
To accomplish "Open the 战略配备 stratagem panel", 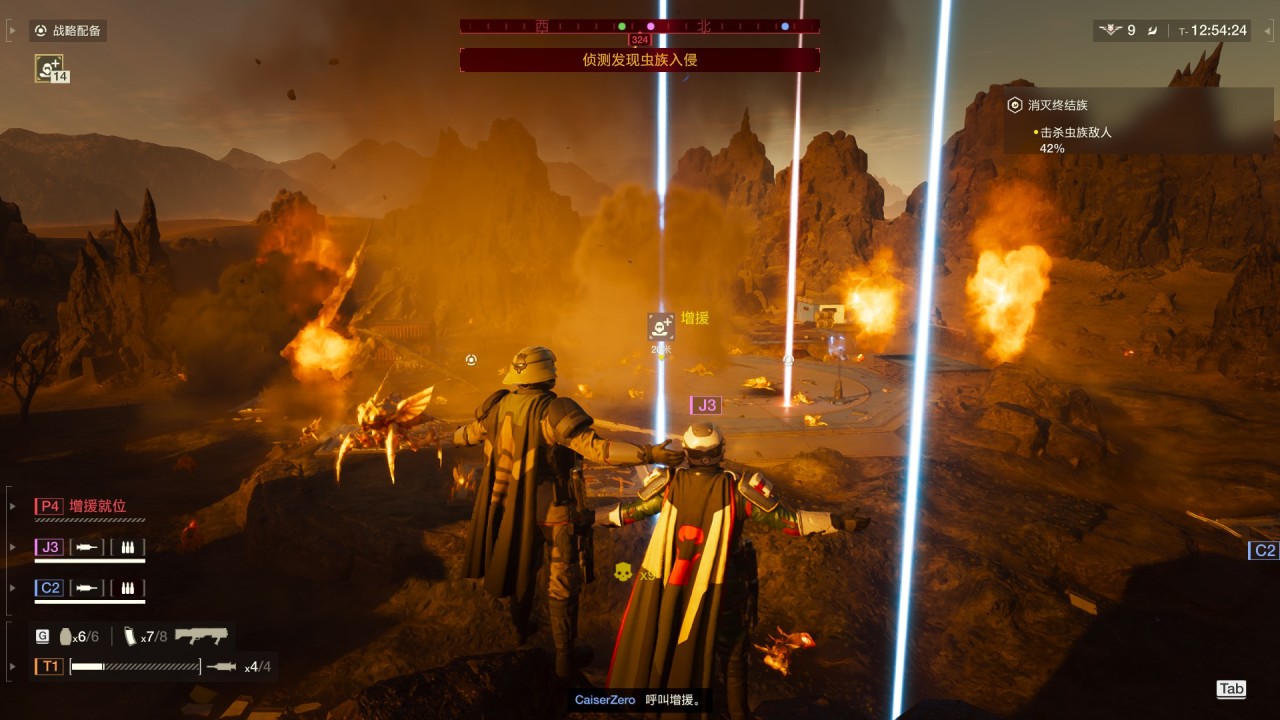I will pyautogui.click(x=68, y=31).
